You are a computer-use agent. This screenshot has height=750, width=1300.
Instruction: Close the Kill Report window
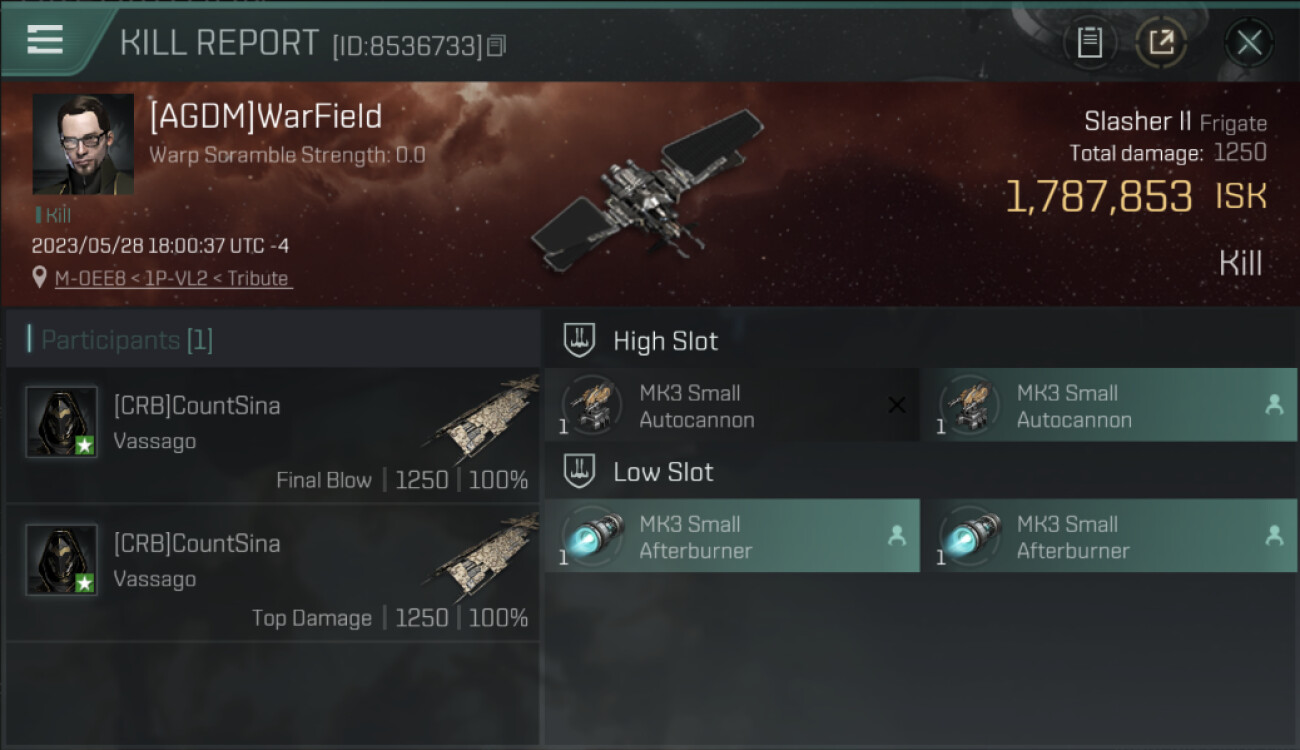1249,42
